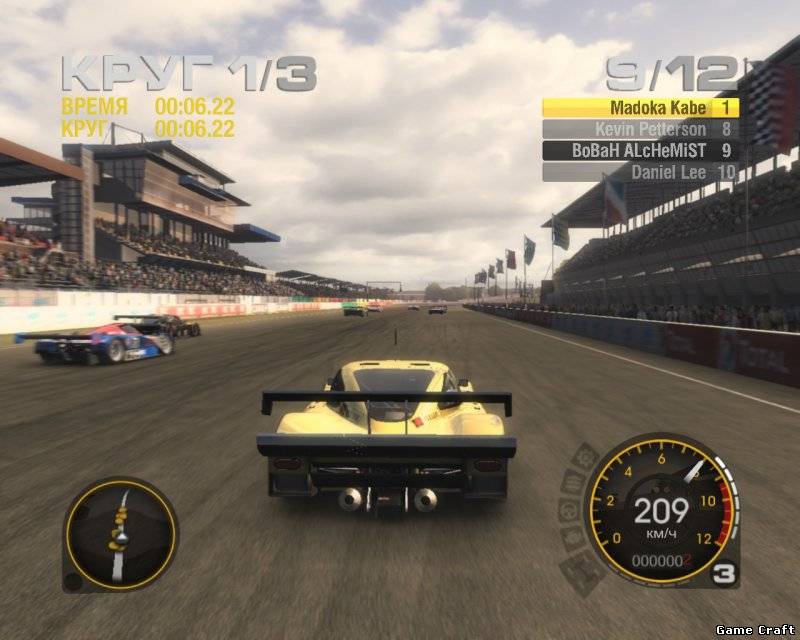Select Madoka Kabe in the standings list
The height and width of the screenshot is (640, 800).
click(640, 107)
